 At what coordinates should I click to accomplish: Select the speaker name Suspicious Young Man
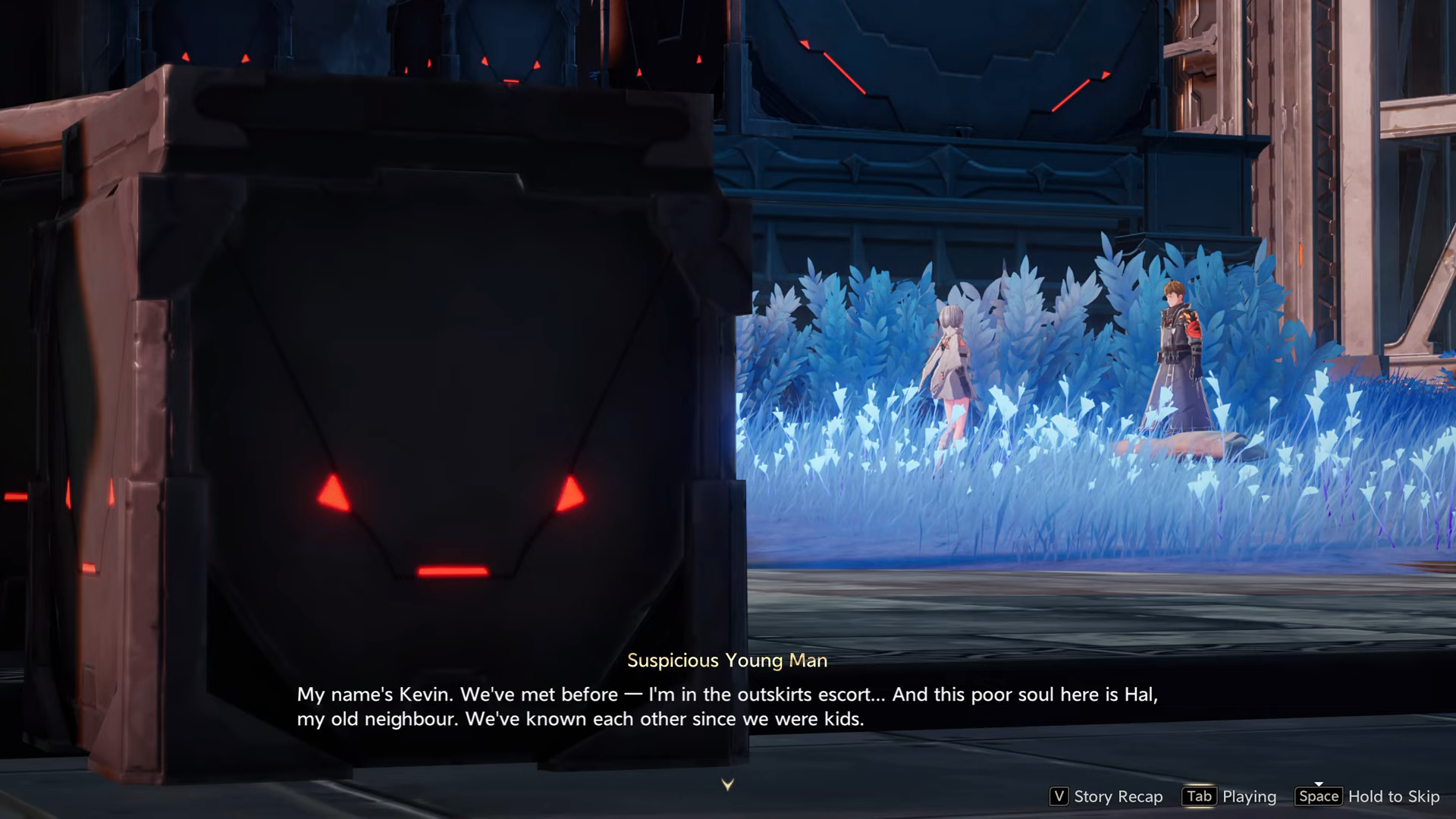pyautogui.click(x=726, y=661)
